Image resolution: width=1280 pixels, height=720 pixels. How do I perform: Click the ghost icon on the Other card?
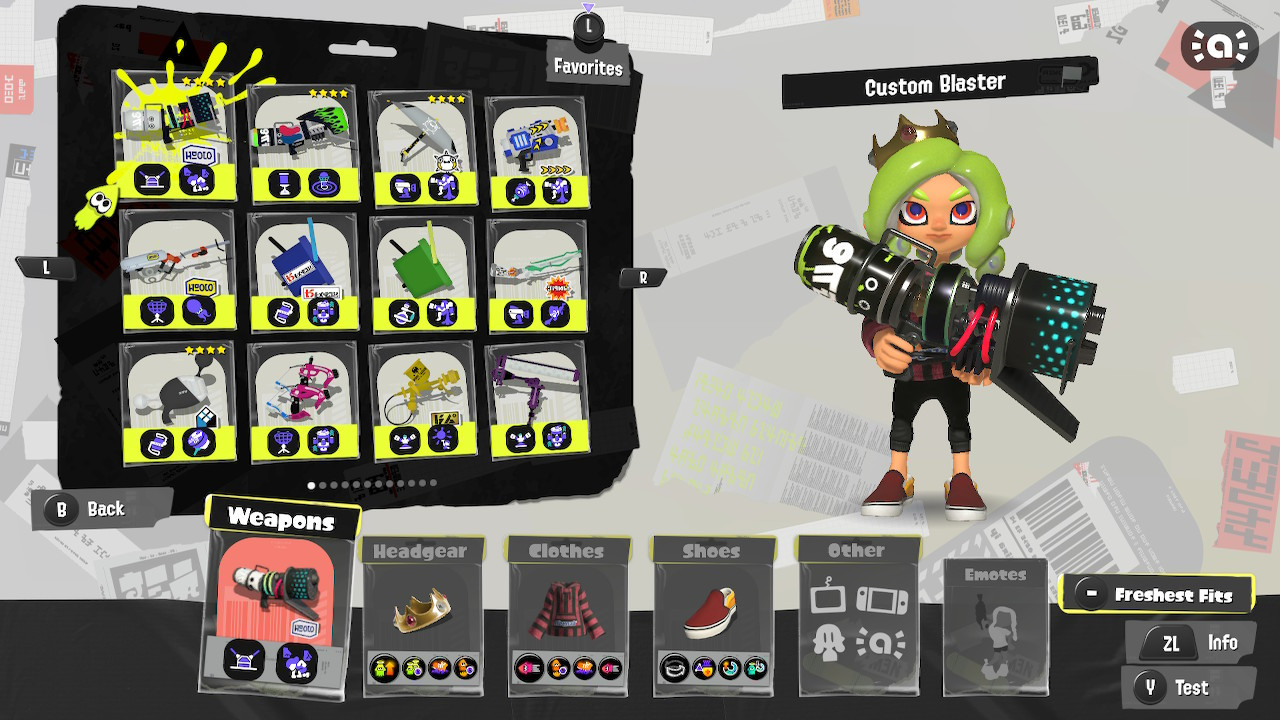(827, 641)
